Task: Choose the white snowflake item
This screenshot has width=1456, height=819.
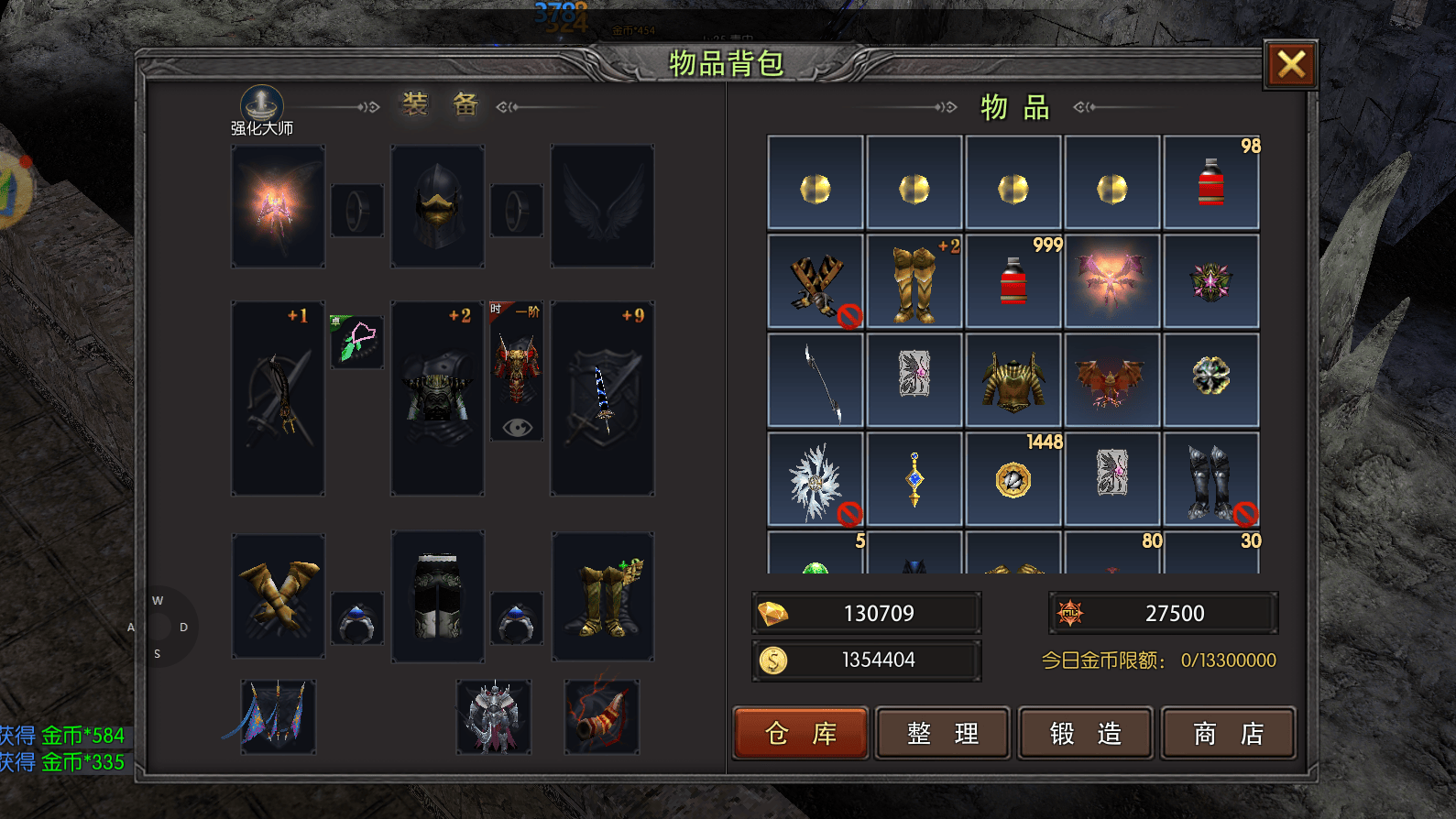Action: (815, 479)
